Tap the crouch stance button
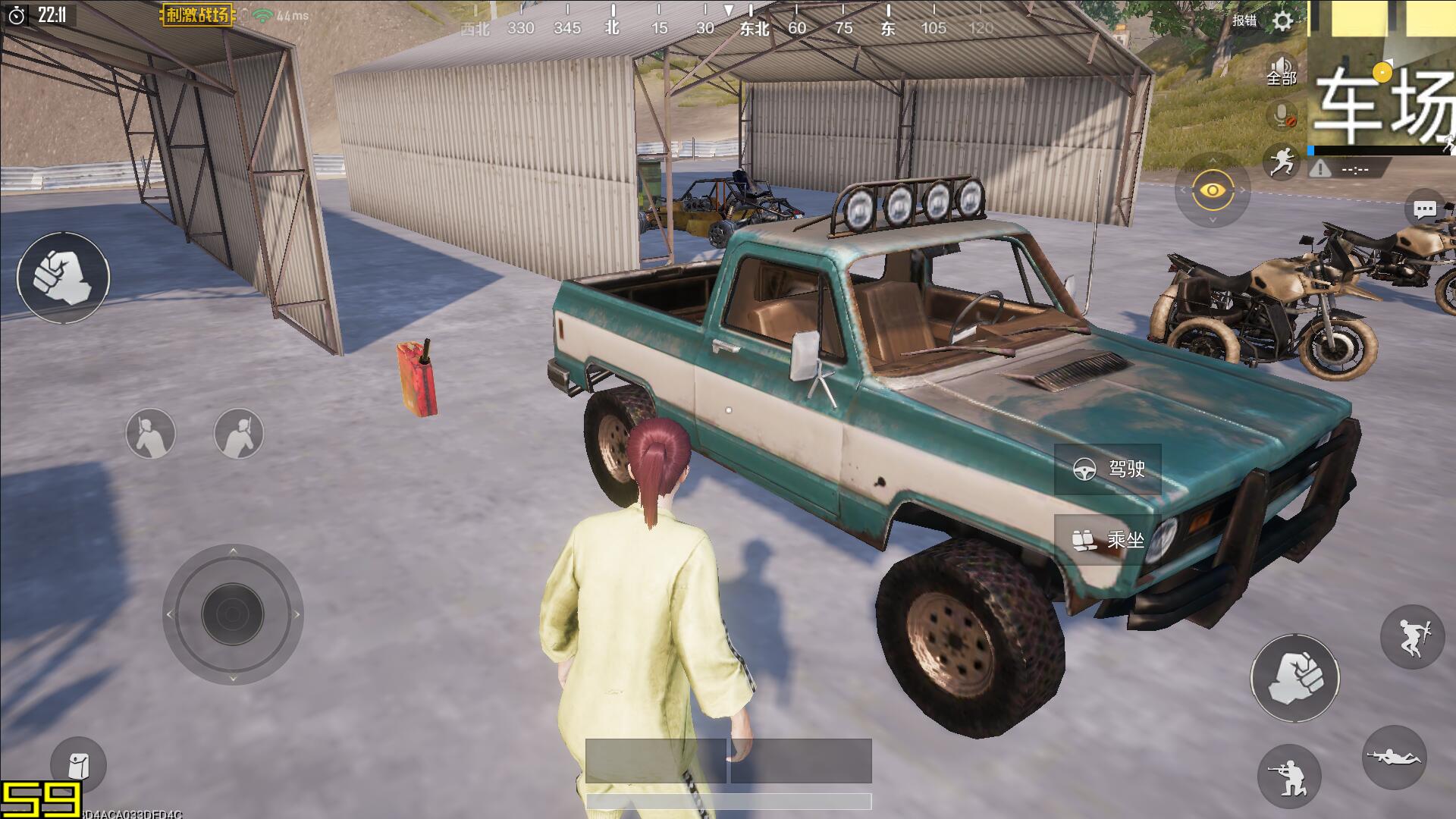The width and height of the screenshot is (1456, 819). [x=1289, y=776]
